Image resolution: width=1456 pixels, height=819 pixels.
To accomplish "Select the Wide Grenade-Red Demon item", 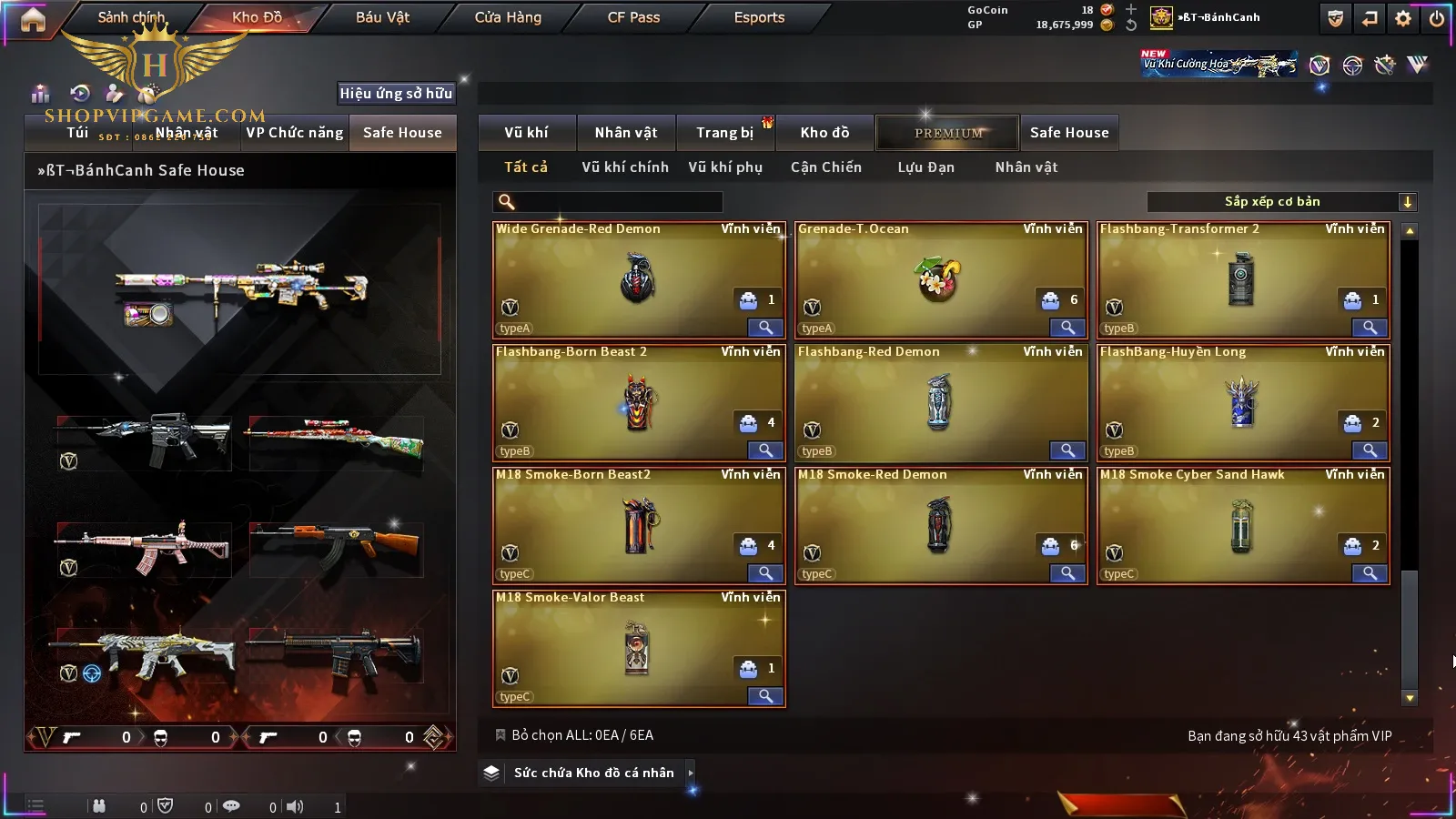I will (637, 279).
